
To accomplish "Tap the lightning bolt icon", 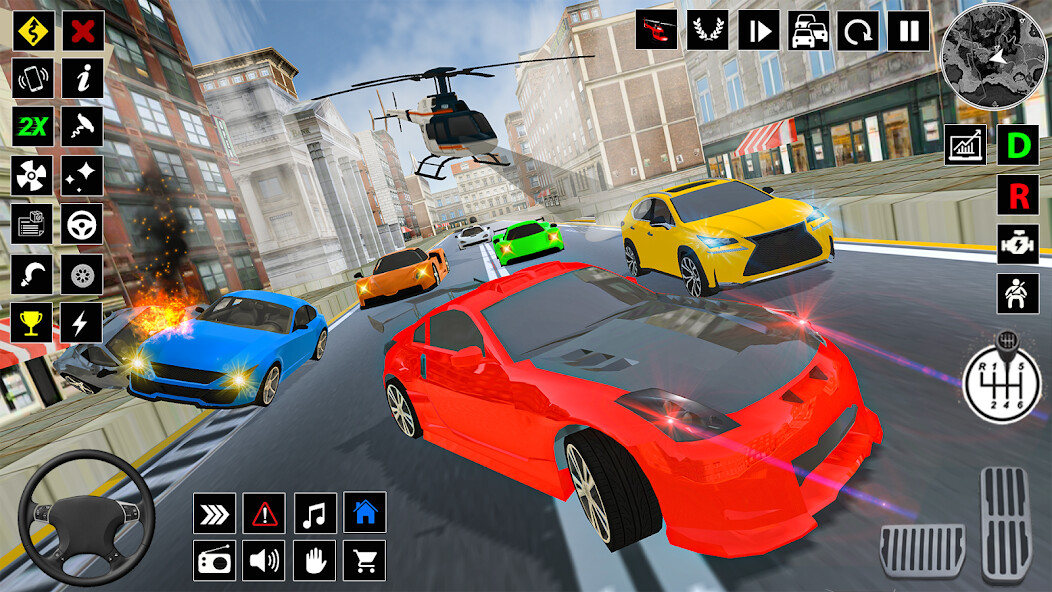I will click(83, 322).
